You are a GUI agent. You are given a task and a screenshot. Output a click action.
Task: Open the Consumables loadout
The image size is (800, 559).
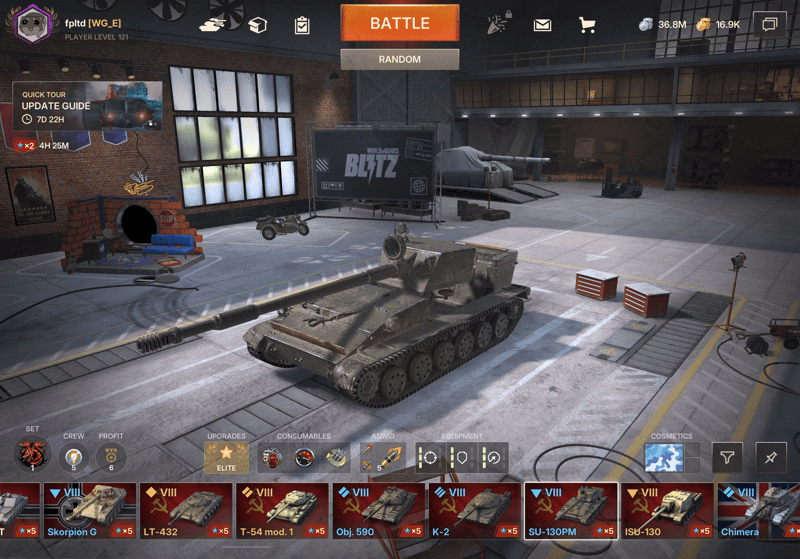[x=303, y=458]
